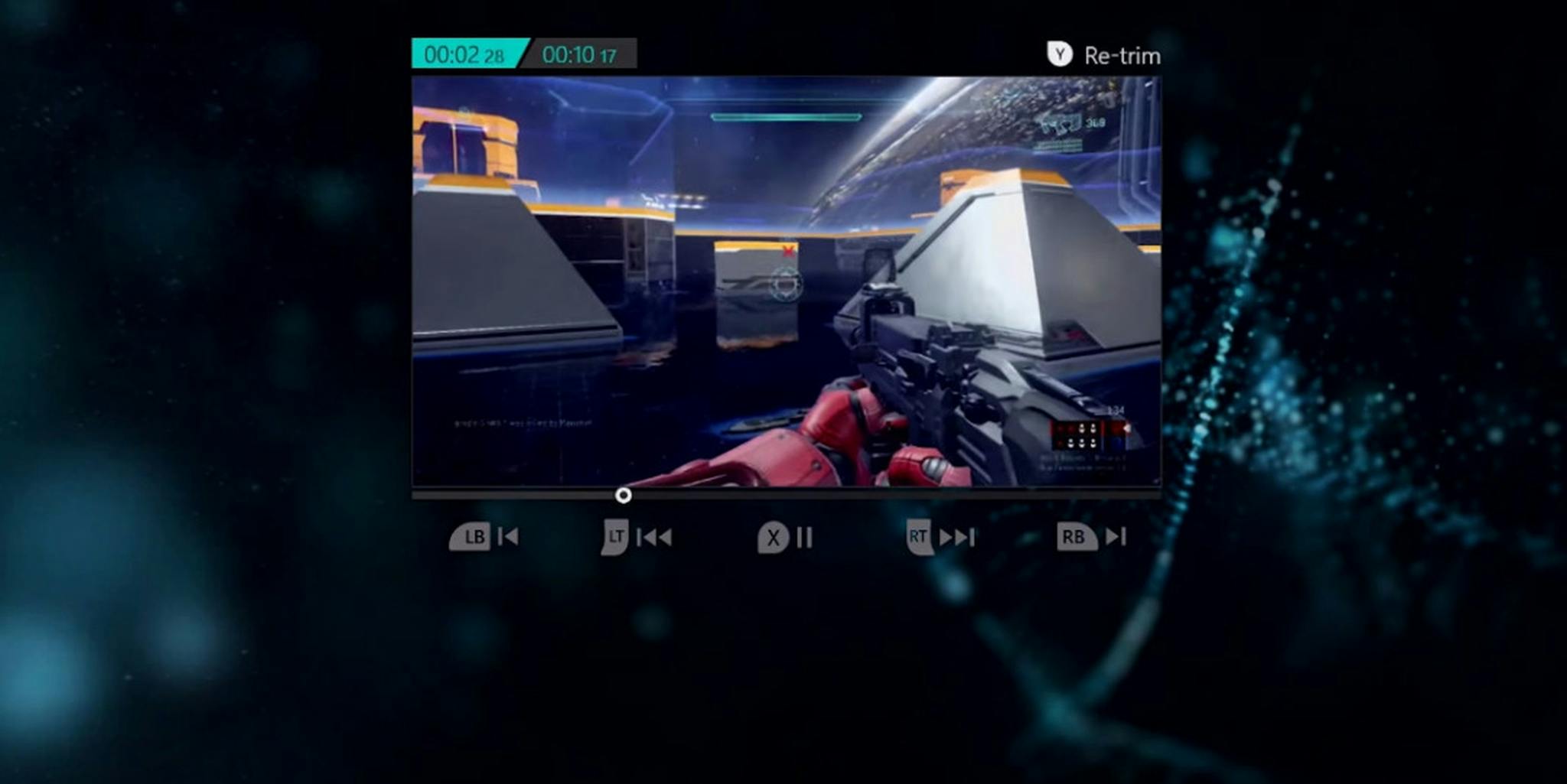Screen dimensions: 1567x784
Task: Click the fast-forward arrows next to RT
Action: pos(956,538)
